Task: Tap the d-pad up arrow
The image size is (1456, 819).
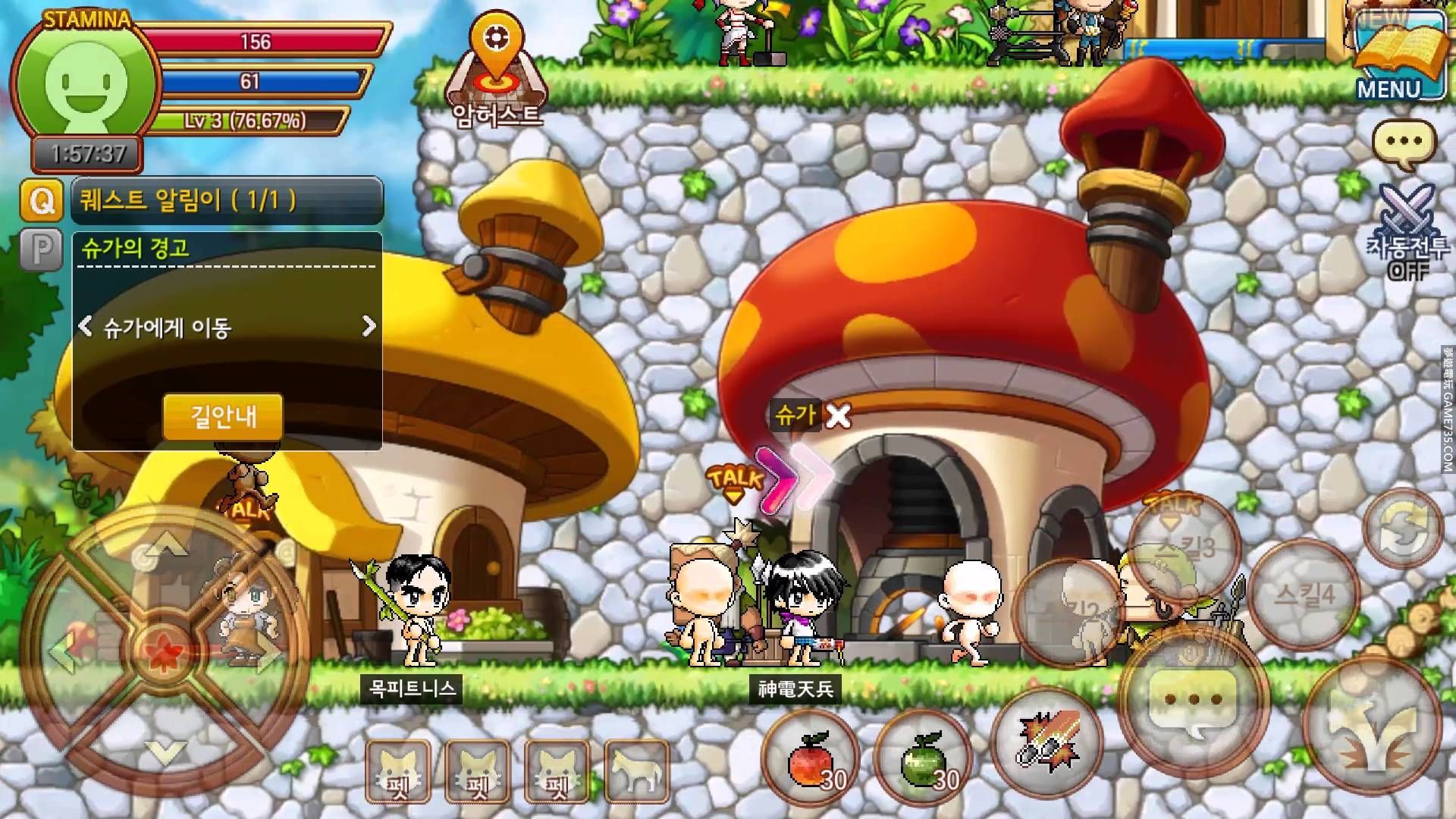Action: [x=165, y=543]
